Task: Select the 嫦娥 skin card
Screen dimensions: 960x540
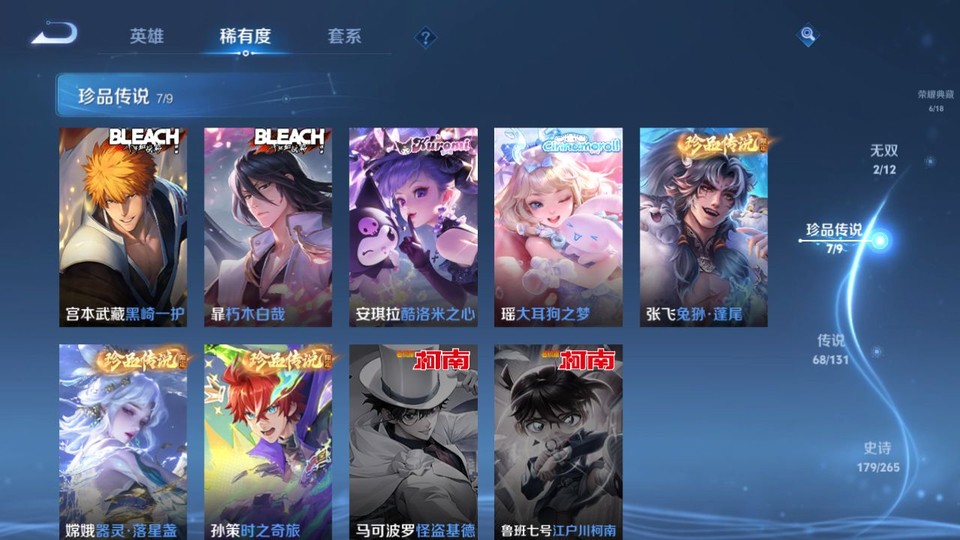Action: click(x=123, y=442)
